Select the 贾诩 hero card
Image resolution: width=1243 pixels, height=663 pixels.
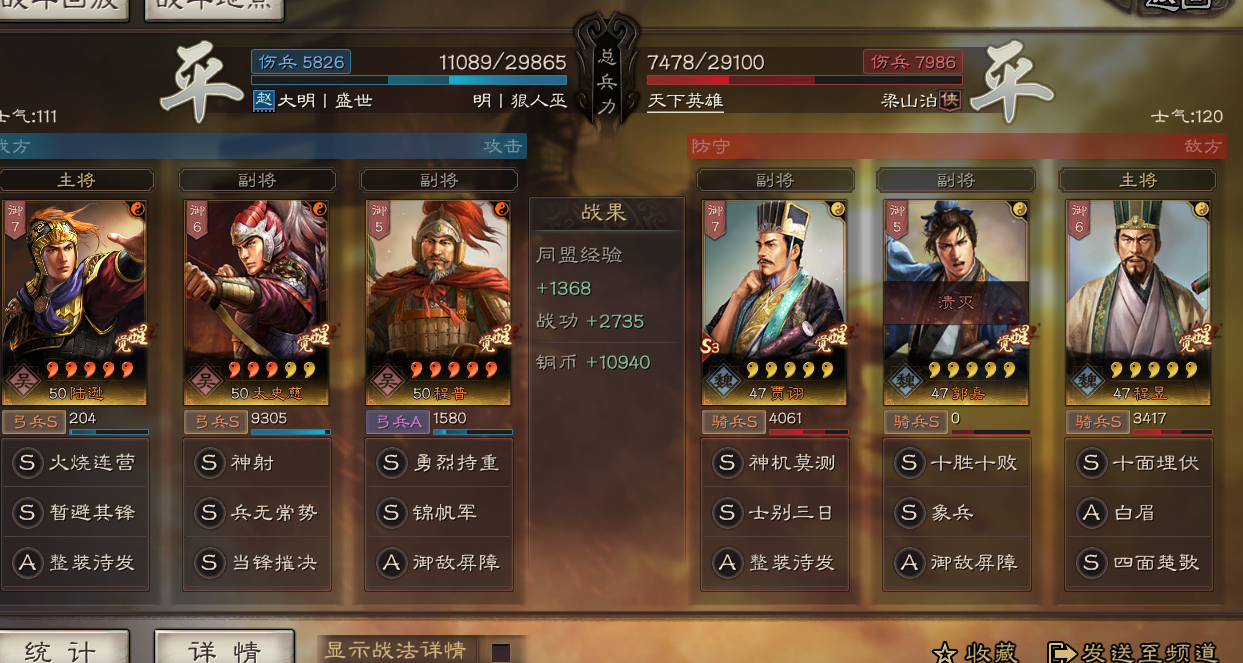click(775, 302)
